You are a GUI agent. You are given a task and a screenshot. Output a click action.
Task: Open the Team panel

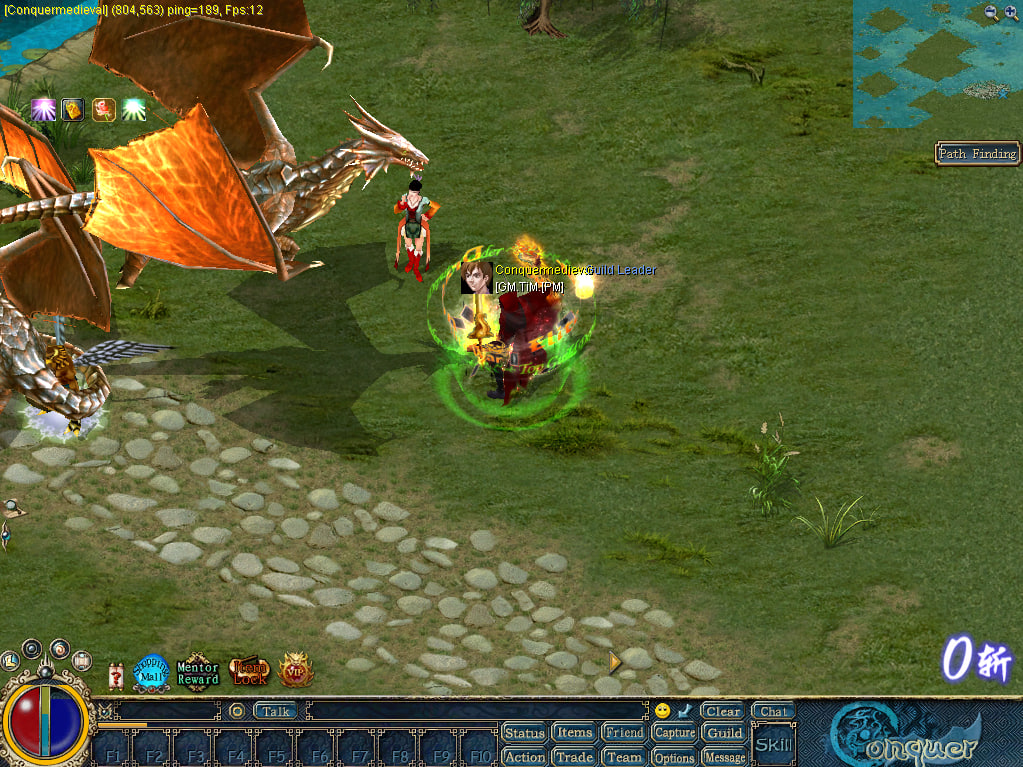click(624, 757)
